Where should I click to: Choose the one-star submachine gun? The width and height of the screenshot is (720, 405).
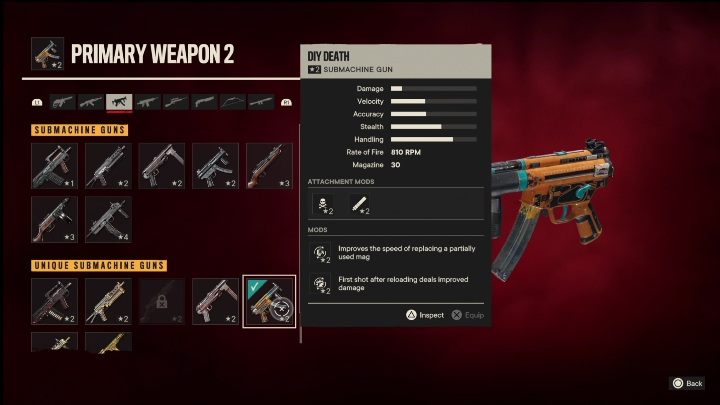[x=54, y=166]
